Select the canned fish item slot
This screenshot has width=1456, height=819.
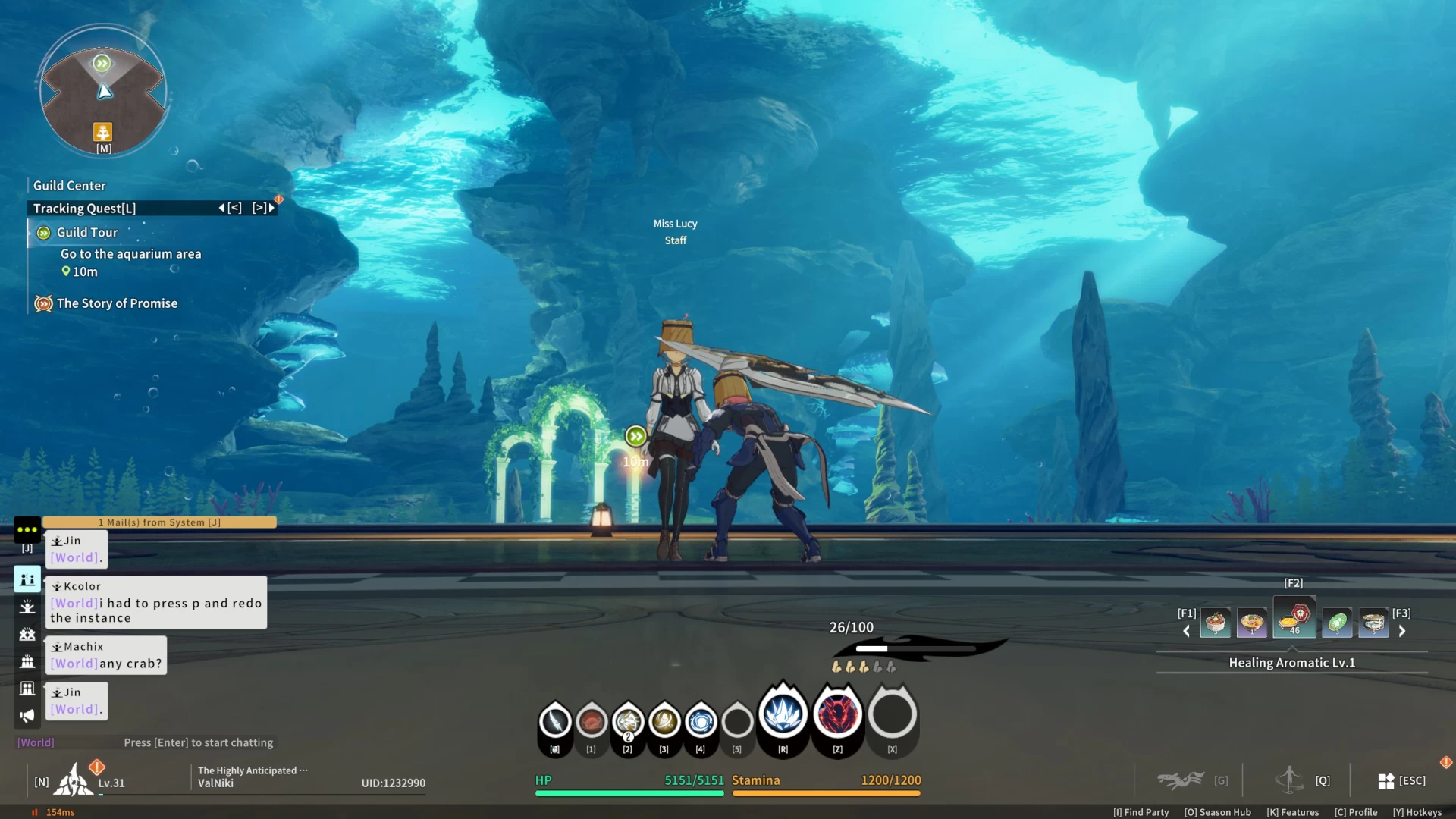click(1373, 623)
